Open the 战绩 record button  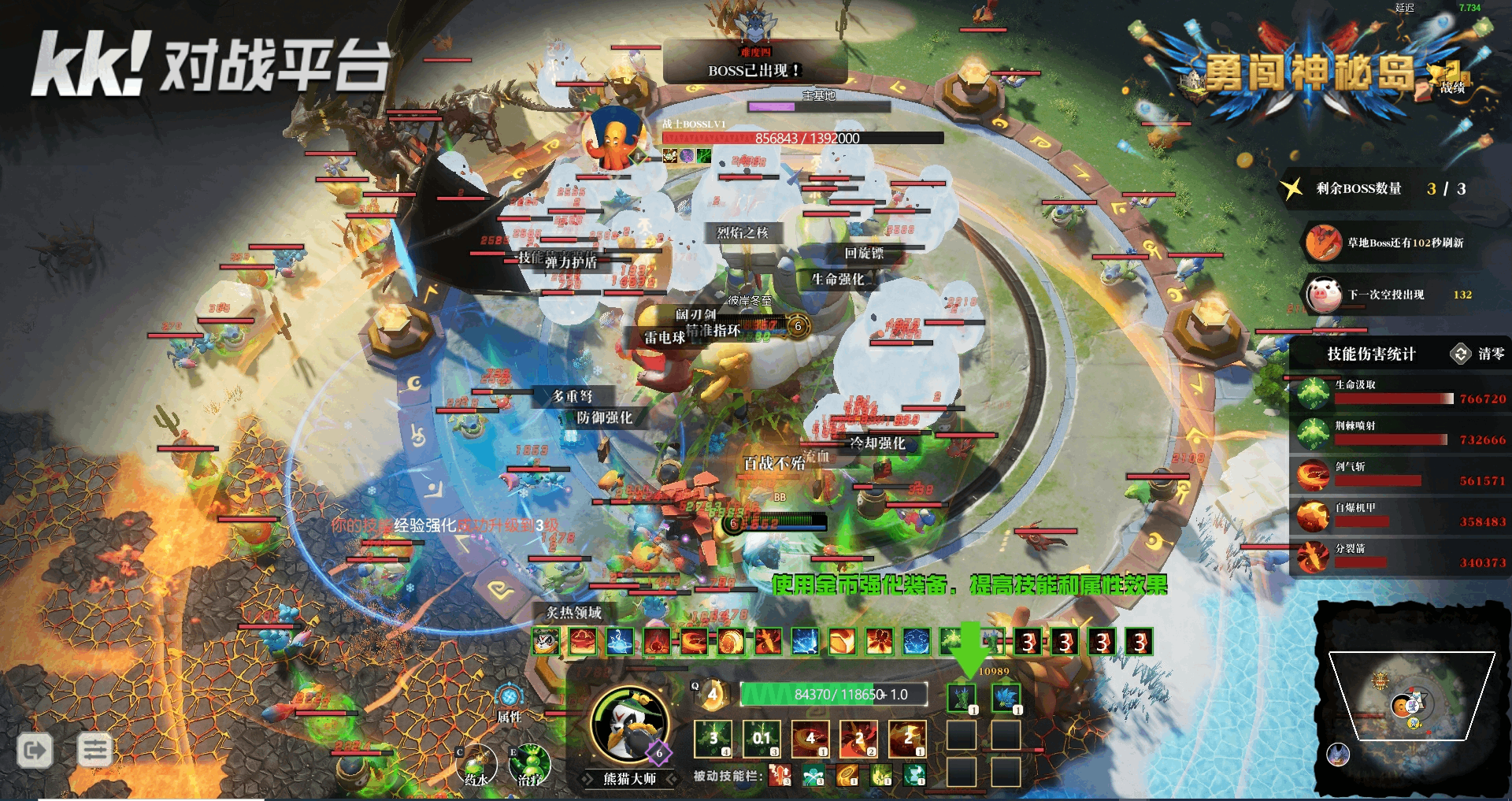point(1452,79)
